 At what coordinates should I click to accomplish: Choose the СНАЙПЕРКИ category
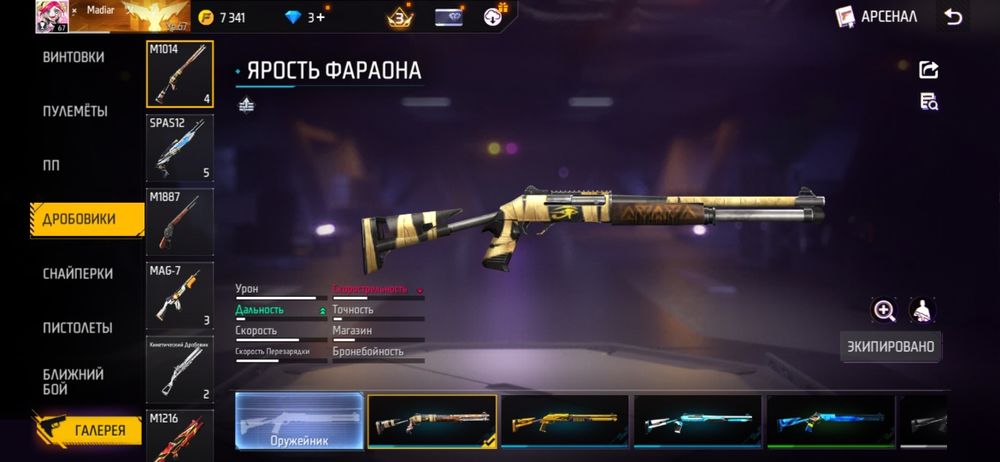pyautogui.click(x=77, y=273)
